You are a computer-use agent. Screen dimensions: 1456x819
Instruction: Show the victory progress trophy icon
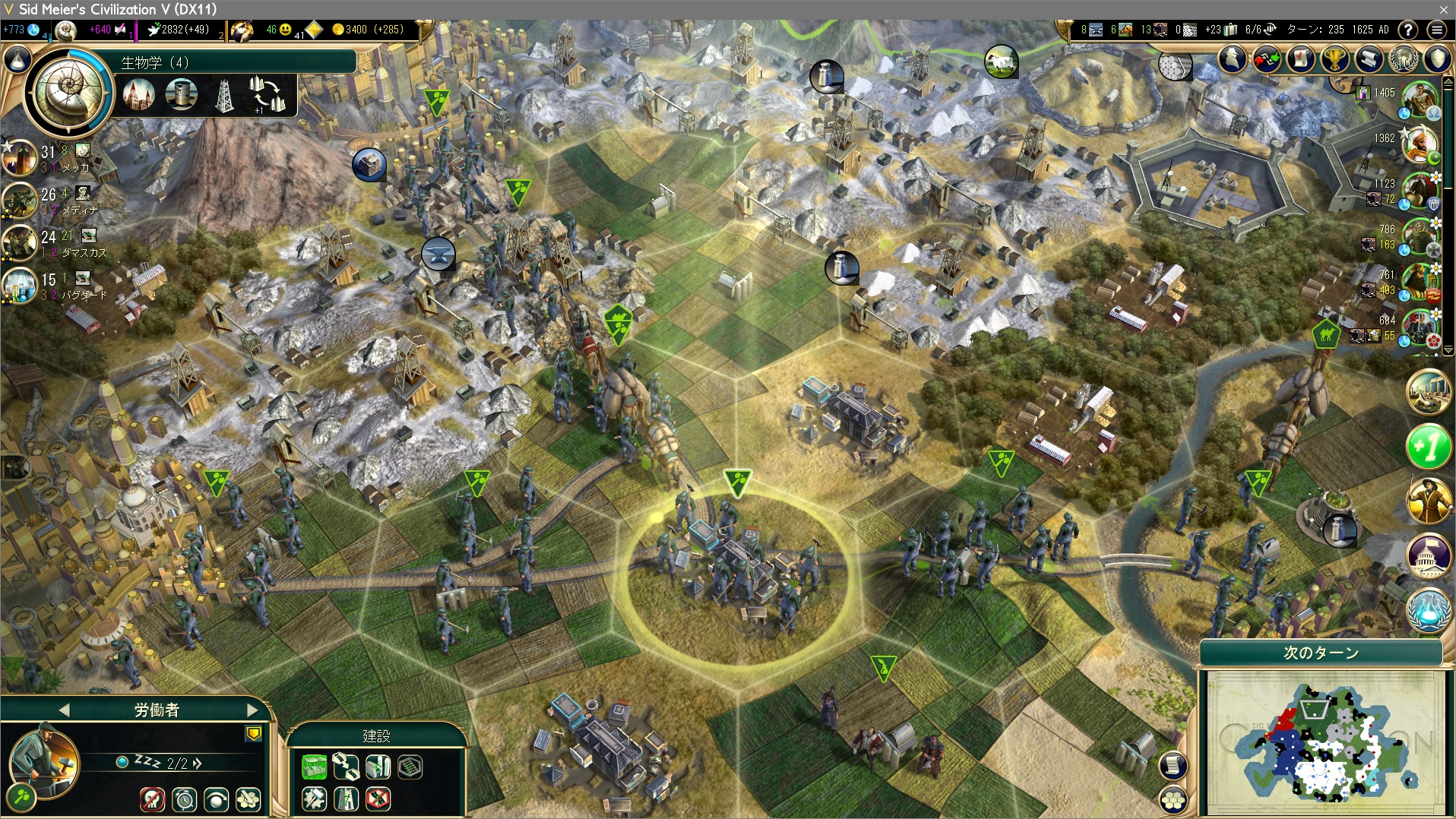(x=1335, y=59)
